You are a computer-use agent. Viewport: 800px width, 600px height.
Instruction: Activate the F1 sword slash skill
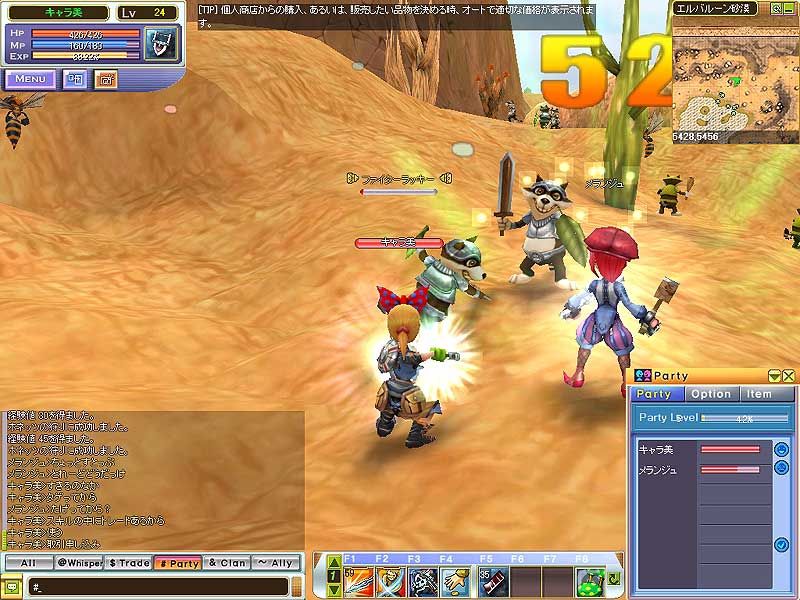coord(358,580)
